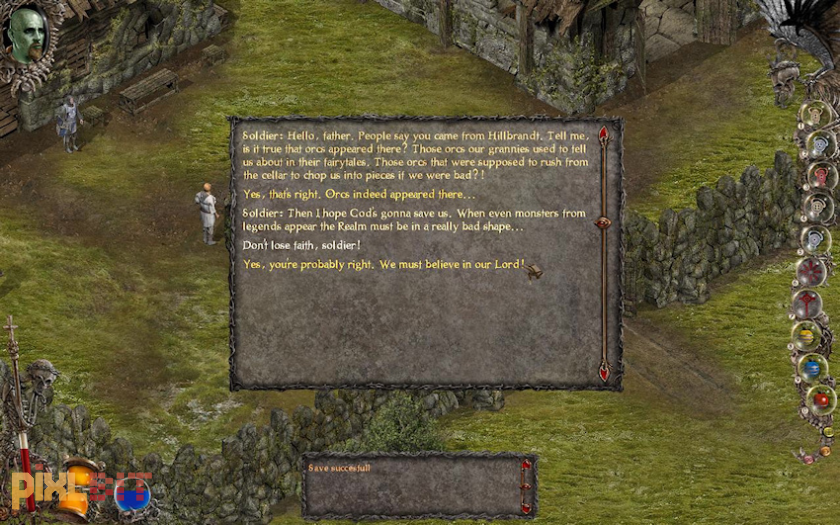840x525 pixels.
Task: Click the golden hourglass in the bottom-left corner
Action: coord(77,487)
